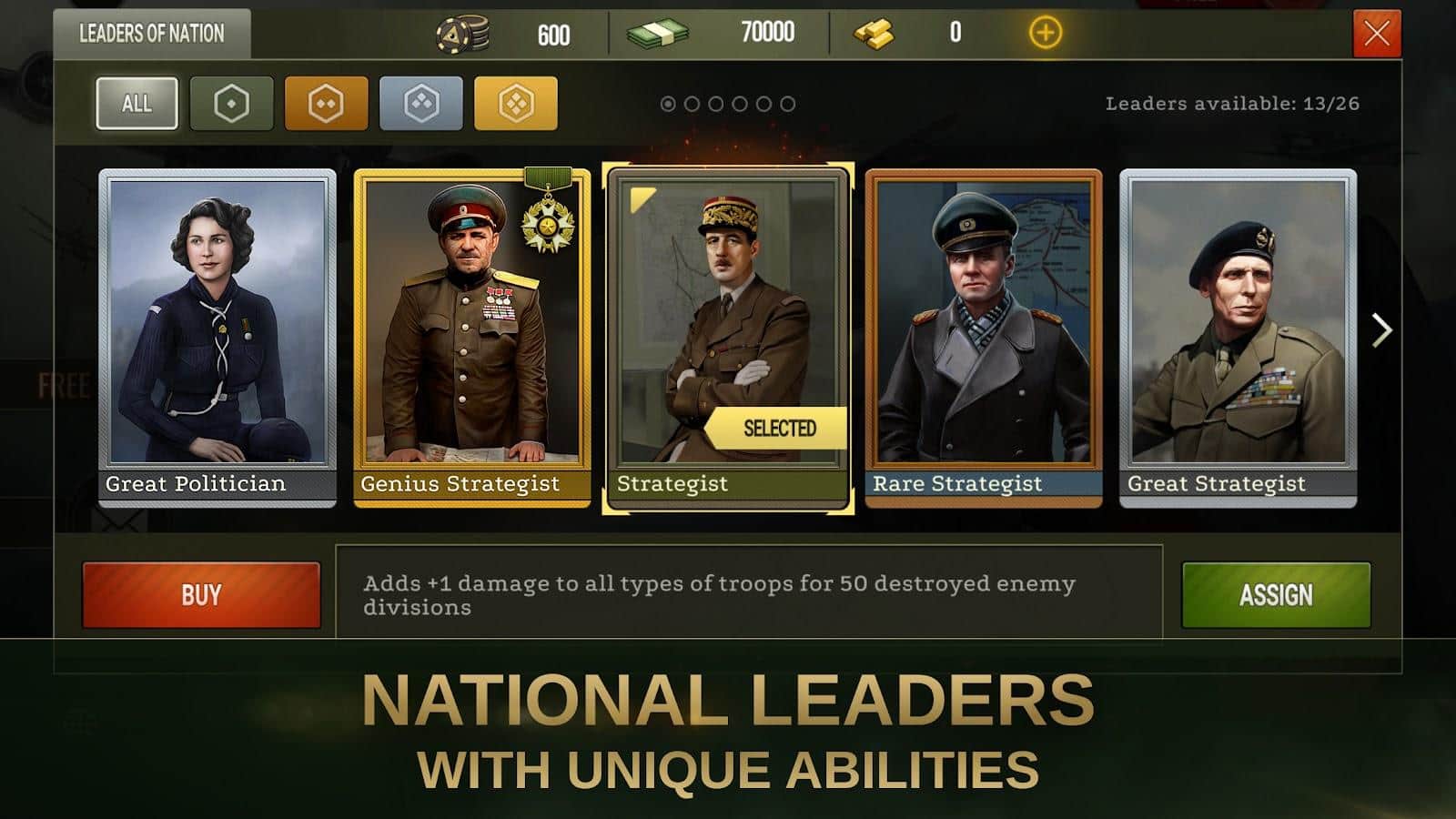Filter leaders by the blue three-dot rarity

420,104
